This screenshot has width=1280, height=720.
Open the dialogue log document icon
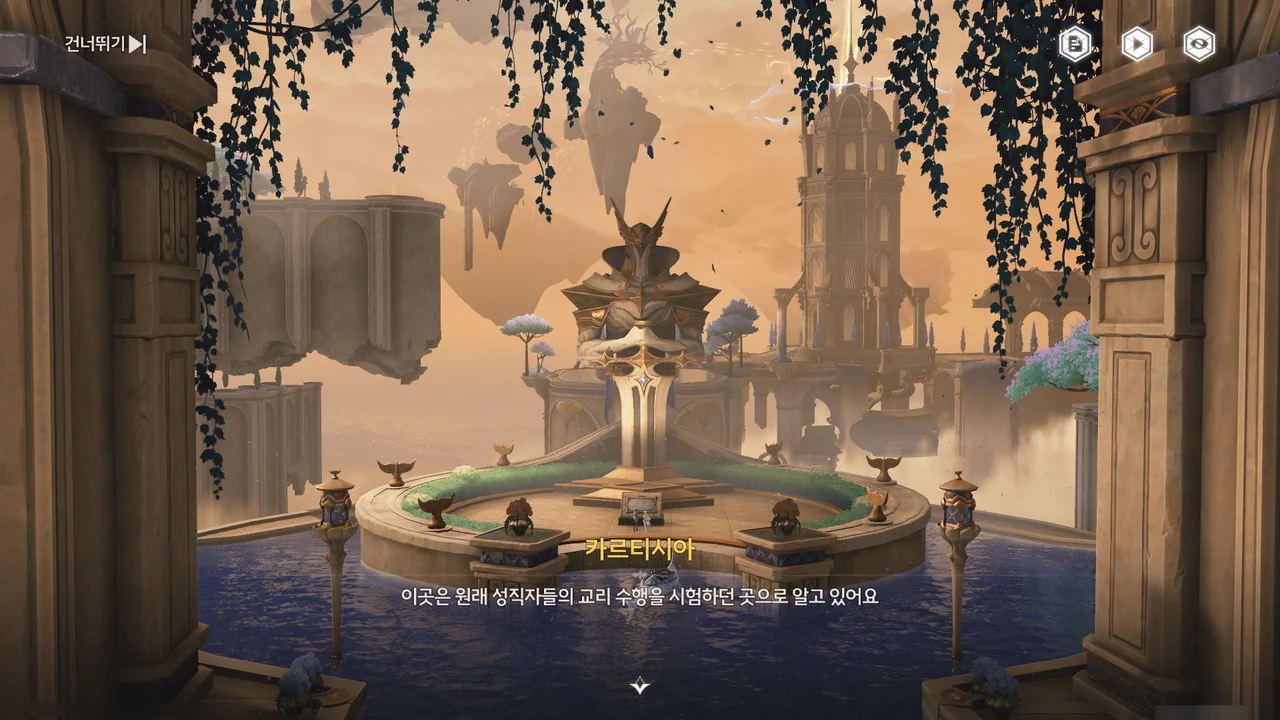(x=1075, y=44)
